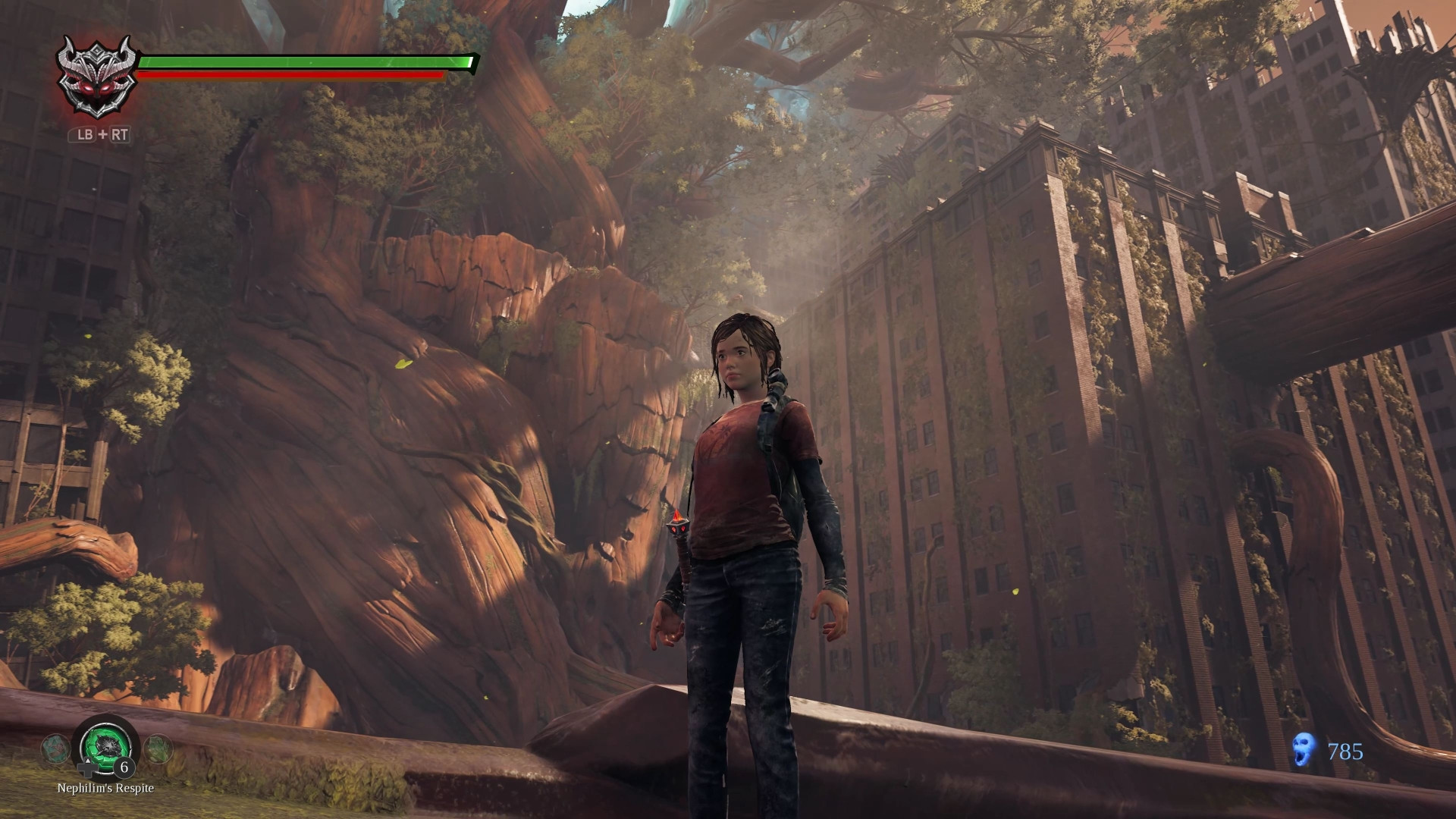This screenshot has height=819, width=1456.
Task: Expand the consumable wheel via the up arrow
Action: 88,760
